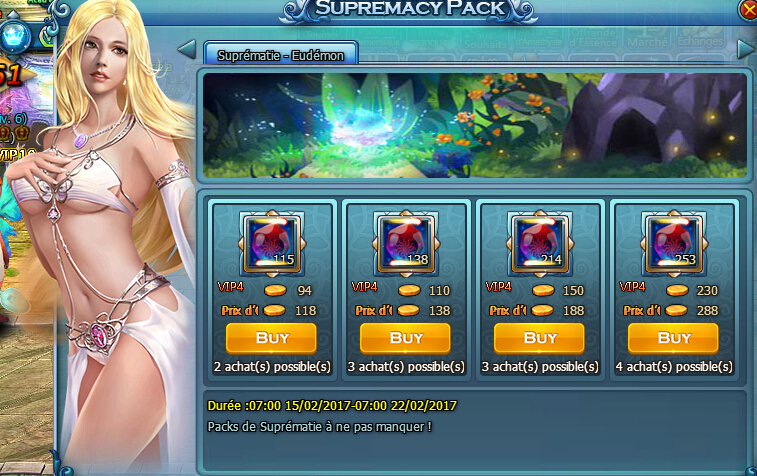Select the red gem item with quantity 138
Screen dimensions: 757x476
(407, 243)
